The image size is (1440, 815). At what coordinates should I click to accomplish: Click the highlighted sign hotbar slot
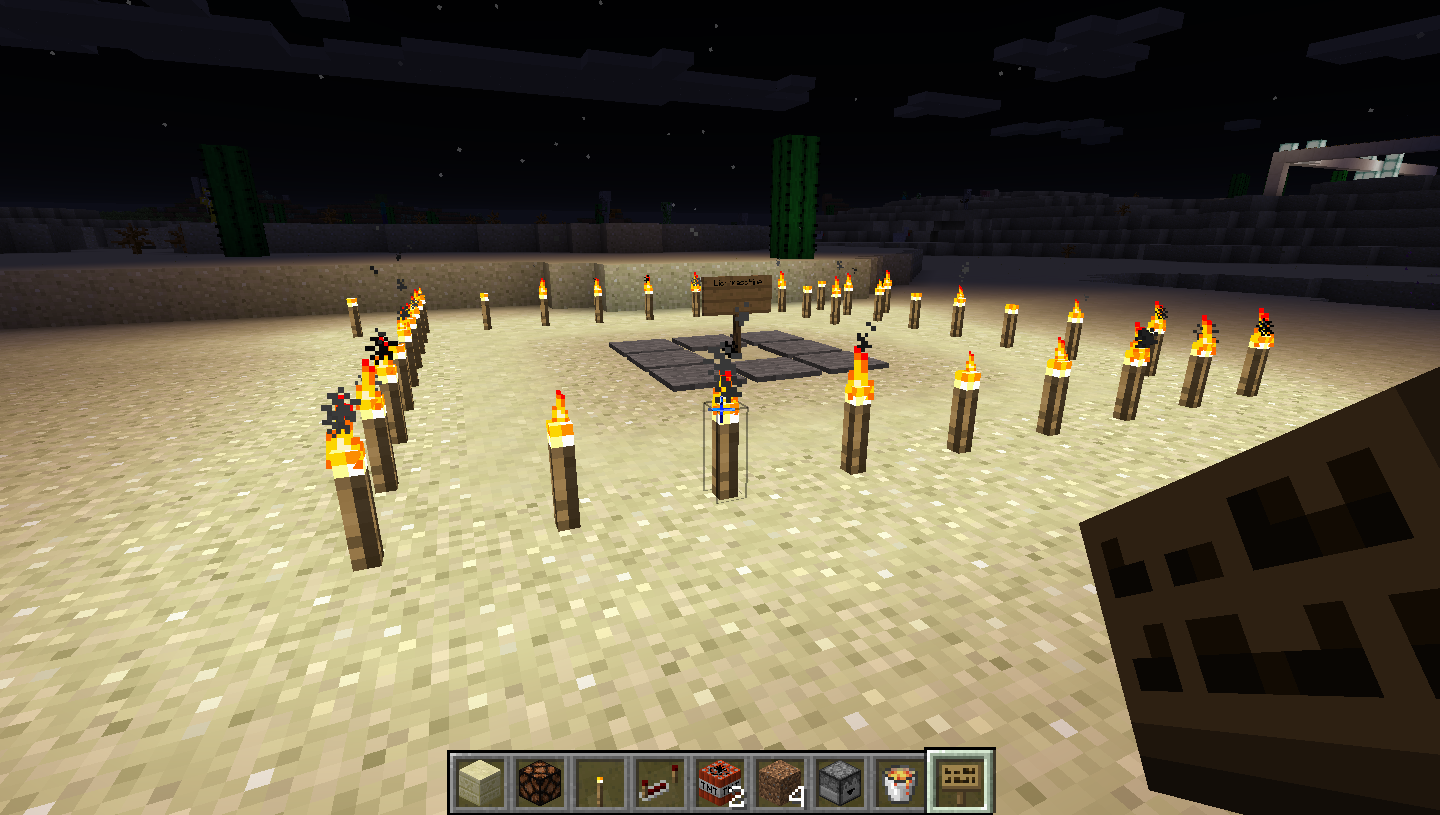[960, 783]
